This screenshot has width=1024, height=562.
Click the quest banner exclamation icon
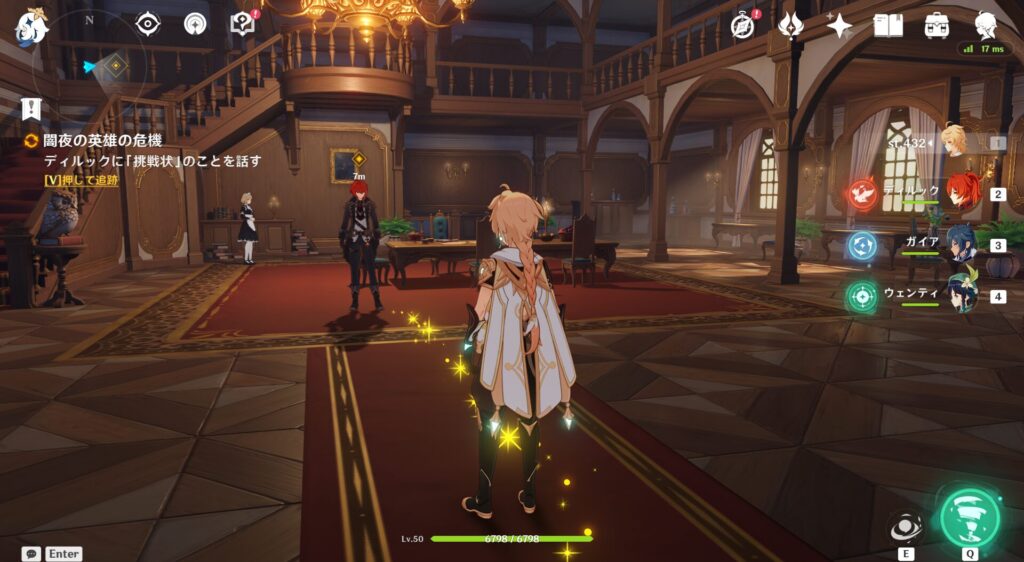32,108
